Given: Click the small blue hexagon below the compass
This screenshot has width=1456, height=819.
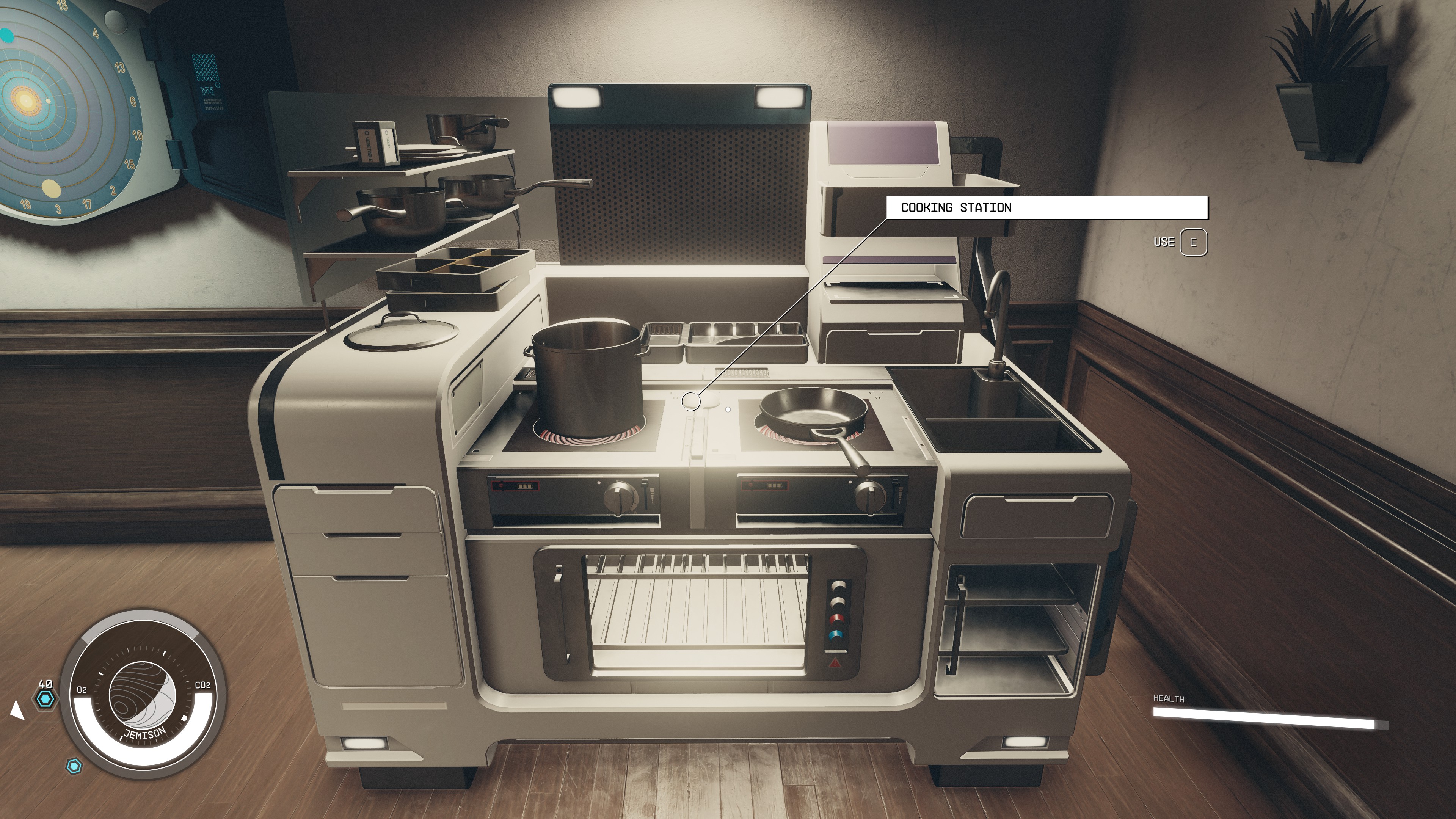Looking at the screenshot, I should pos(74,767).
